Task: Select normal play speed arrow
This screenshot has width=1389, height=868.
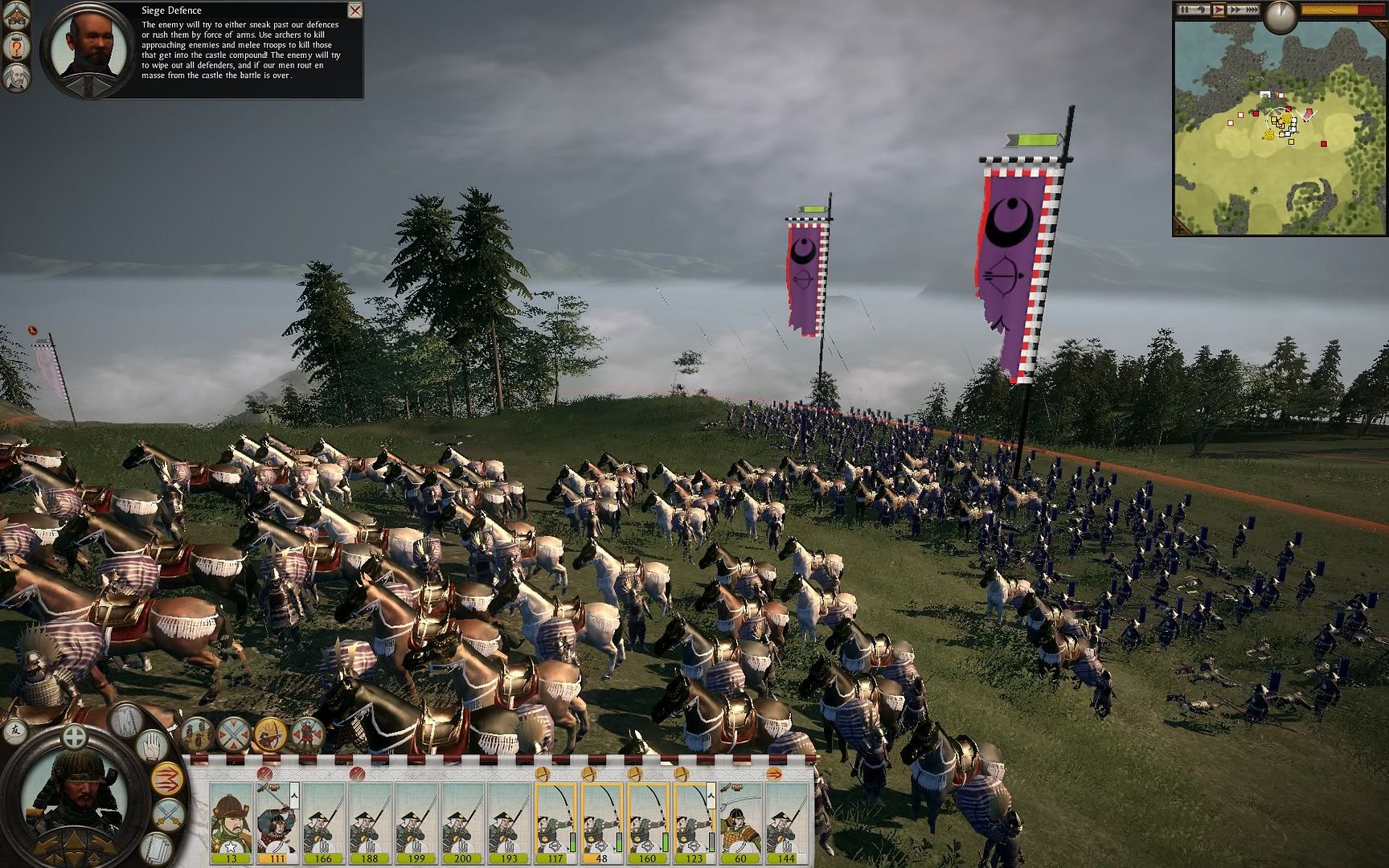Action: [1218, 10]
